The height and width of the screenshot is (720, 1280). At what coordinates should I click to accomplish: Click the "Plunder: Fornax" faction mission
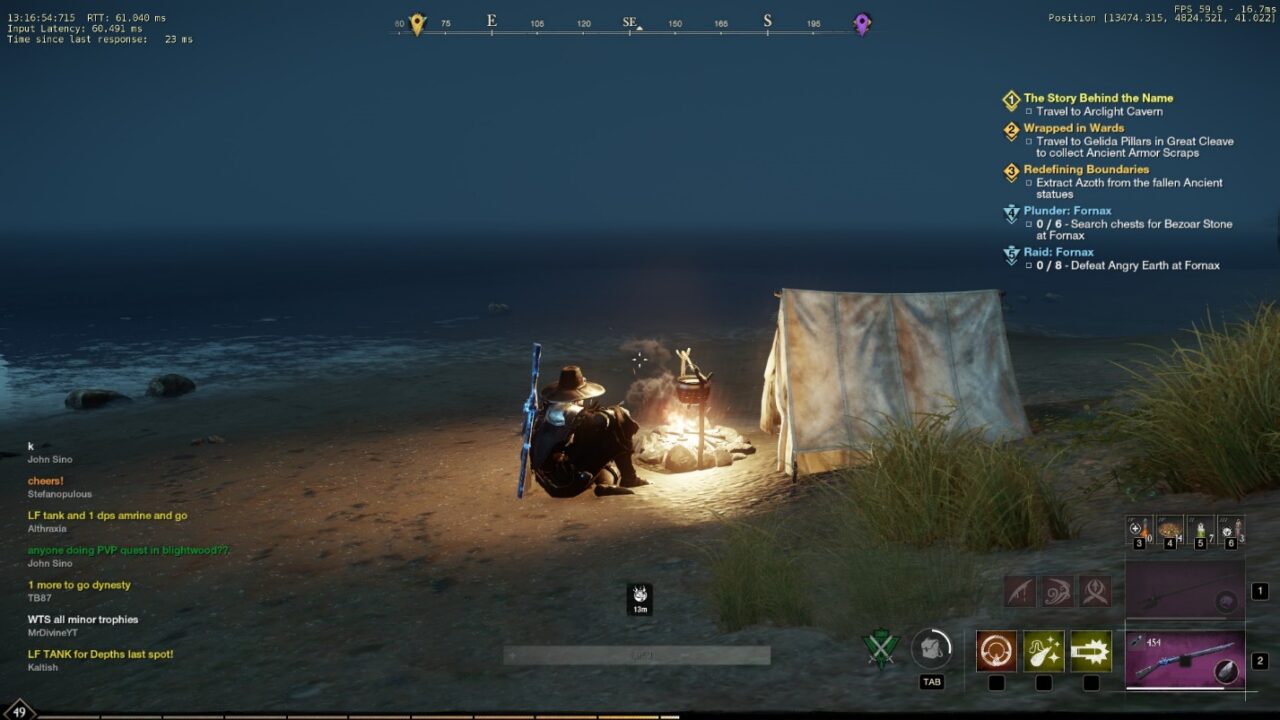1067,211
